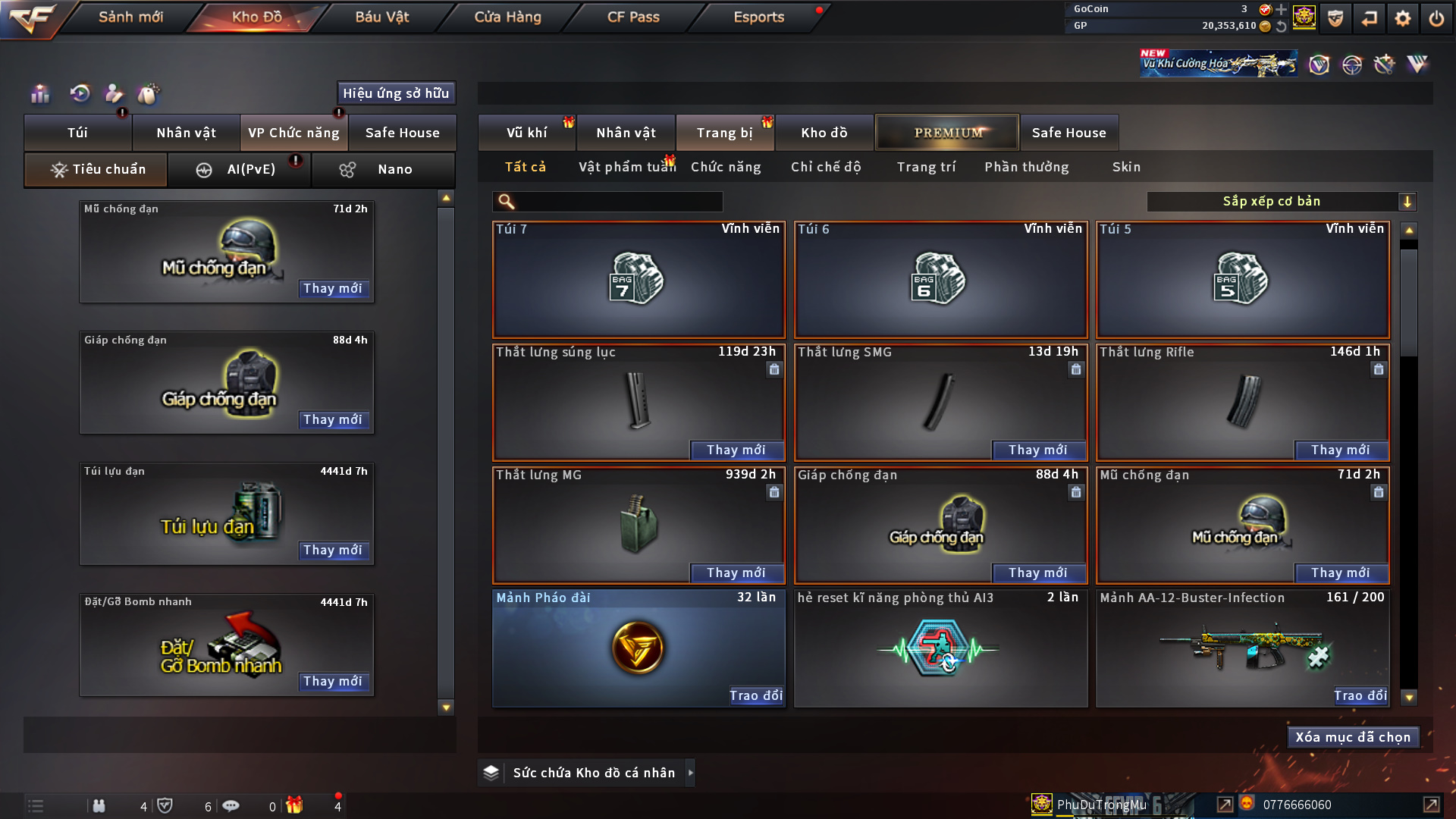The height and width of the screenshot is (819, 1456).
Task: Click the power exit icon
Action: click(1436, 18)
